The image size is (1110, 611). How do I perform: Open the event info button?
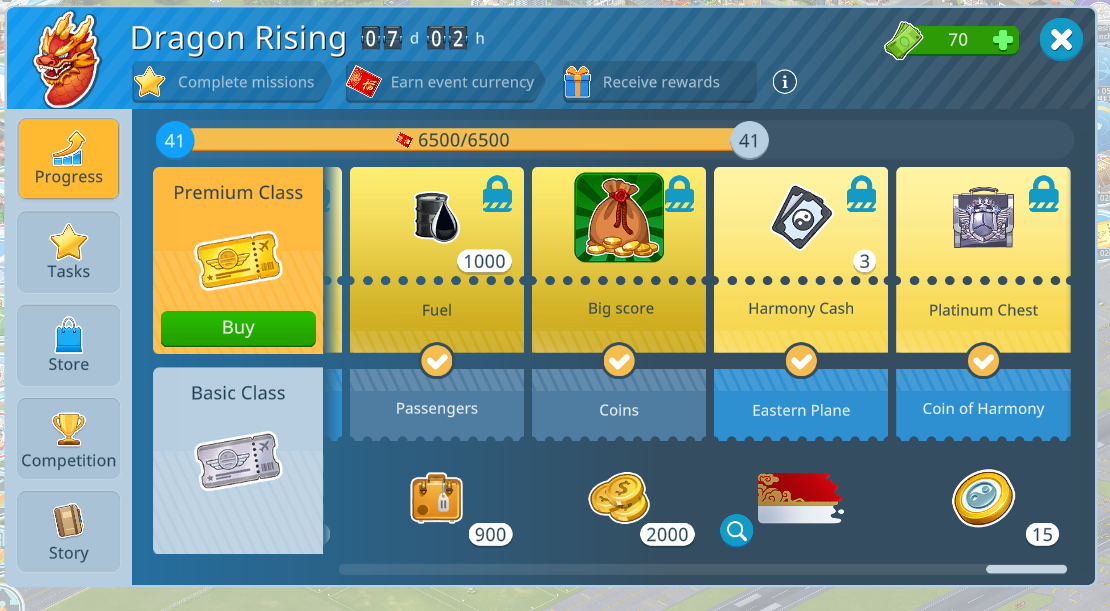click(785, 82)
